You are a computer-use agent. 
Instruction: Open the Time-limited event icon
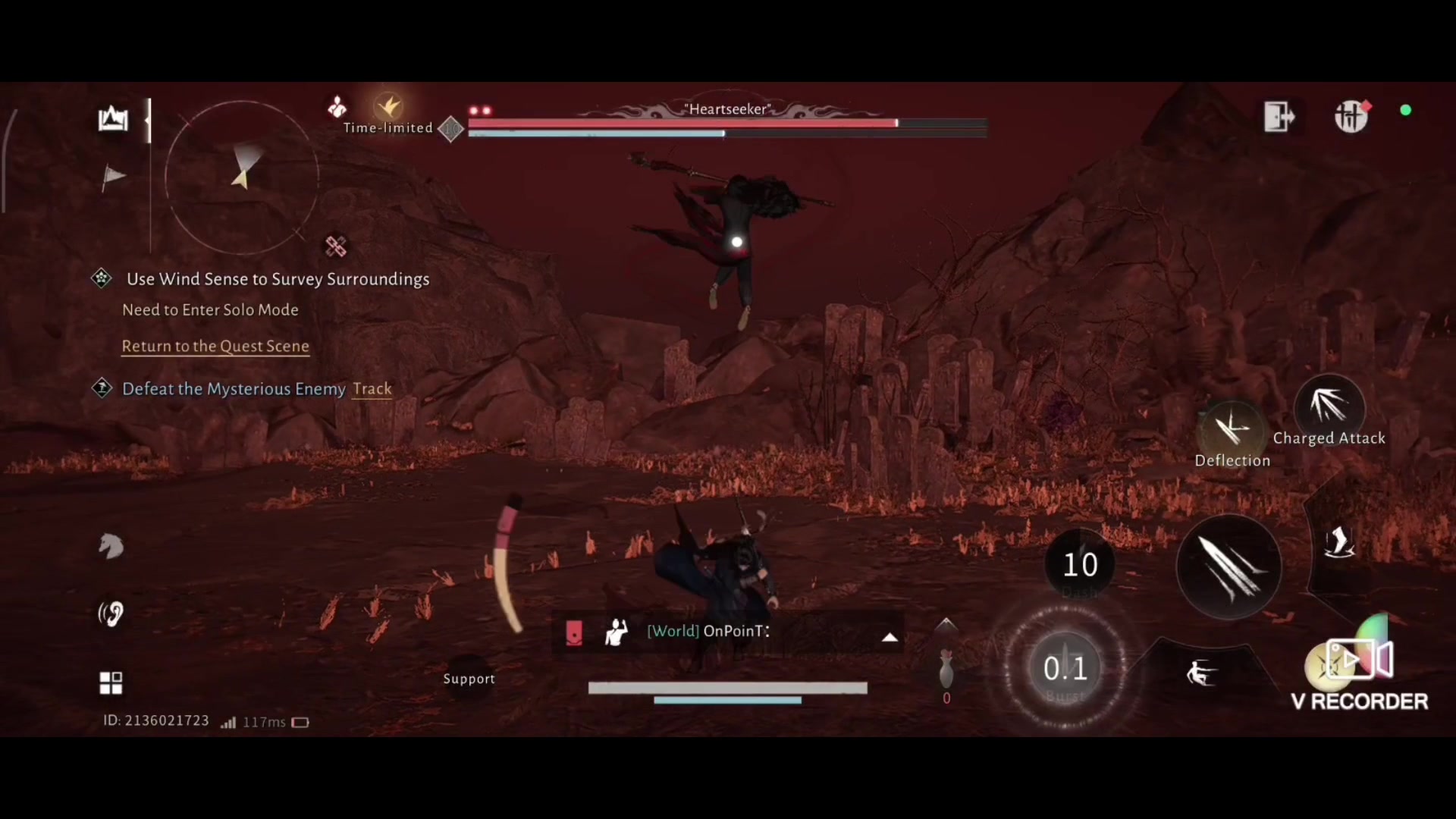click(389, 108)
